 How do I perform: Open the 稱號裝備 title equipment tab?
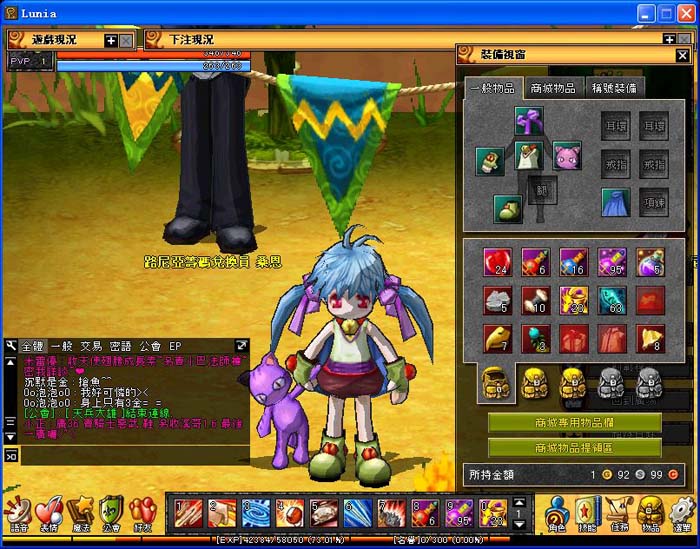[615, 88]
